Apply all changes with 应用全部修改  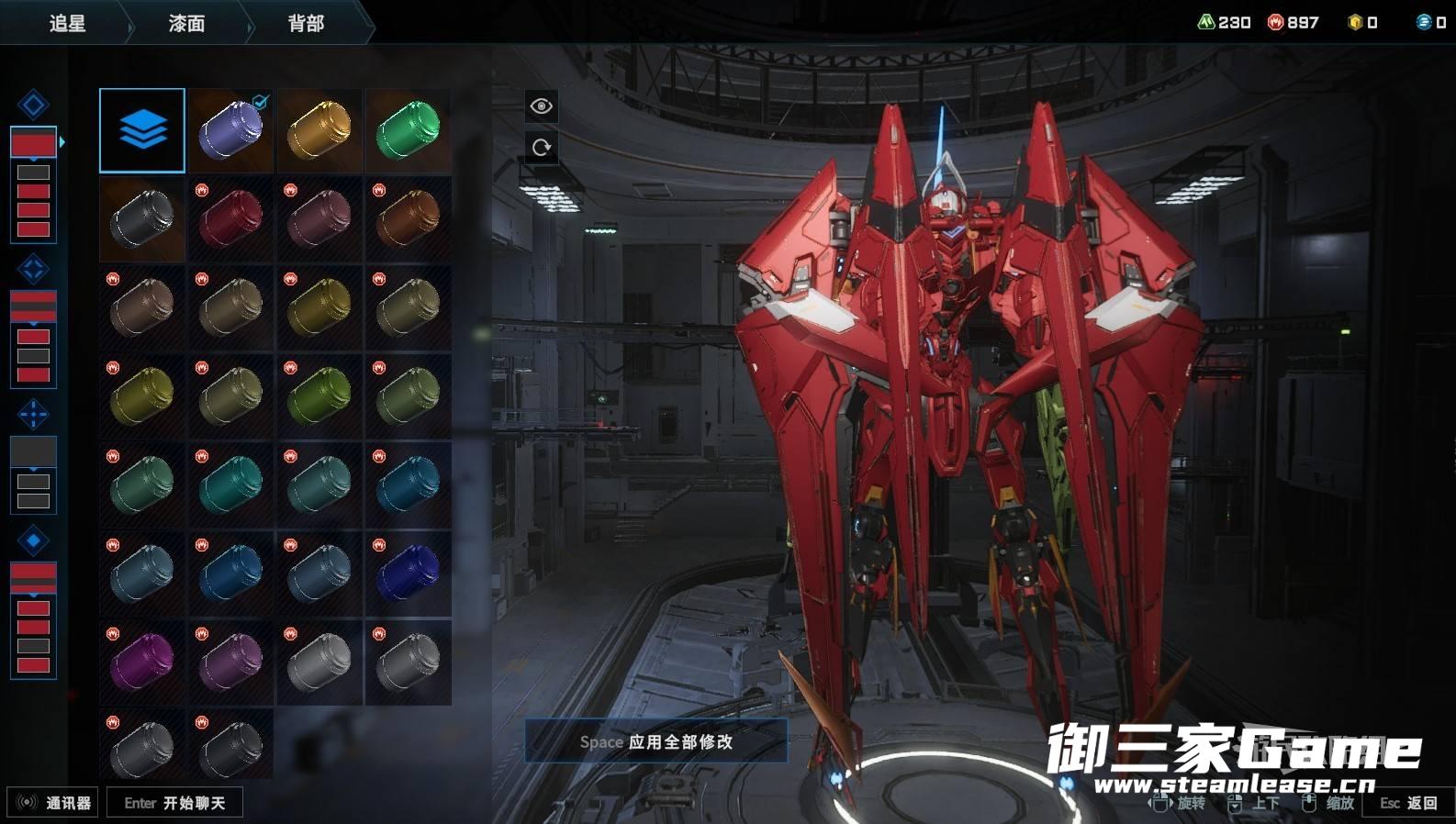(x=656, y=741)
